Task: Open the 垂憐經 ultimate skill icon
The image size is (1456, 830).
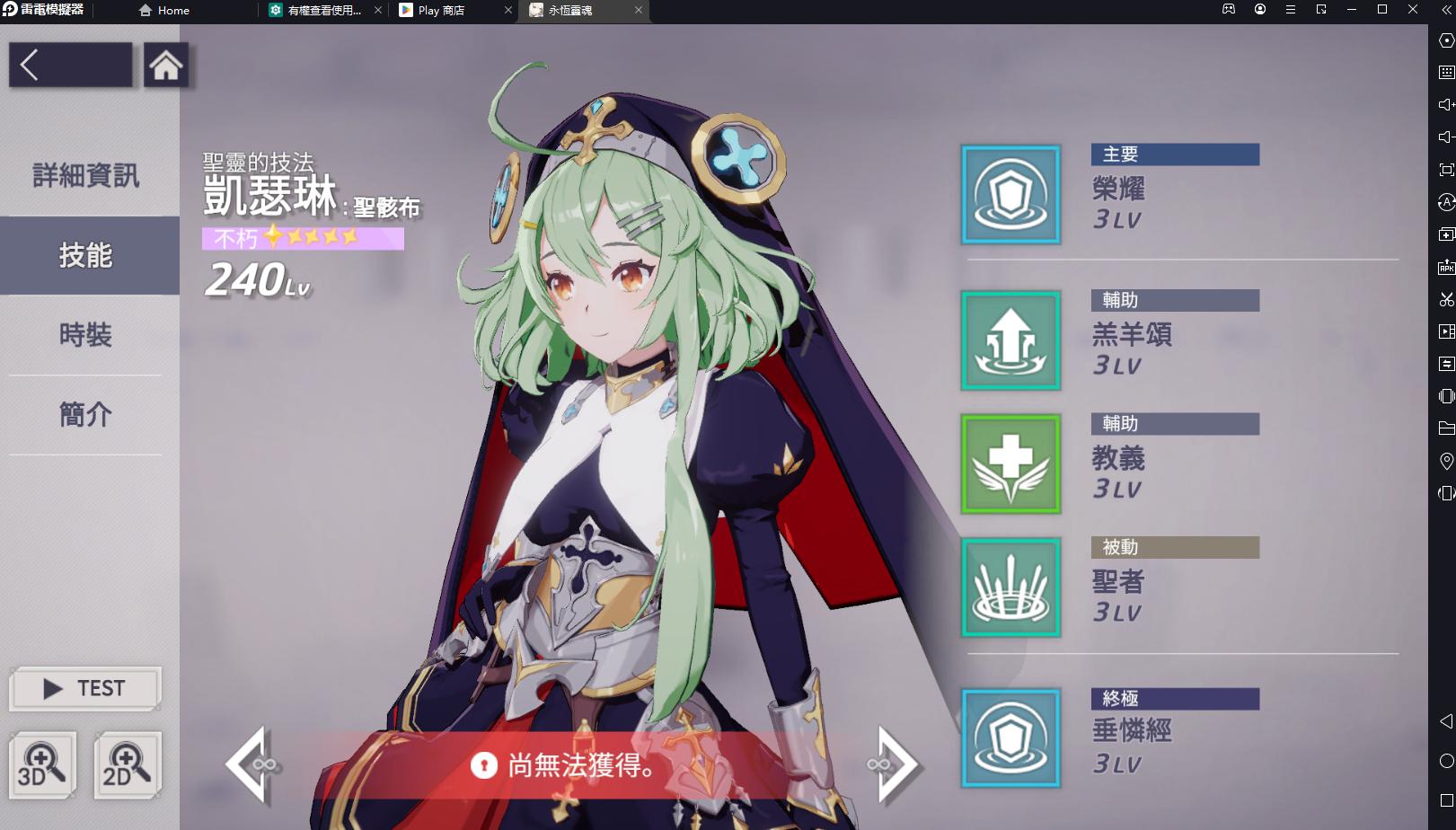Action: click(x=1010, y=737)
